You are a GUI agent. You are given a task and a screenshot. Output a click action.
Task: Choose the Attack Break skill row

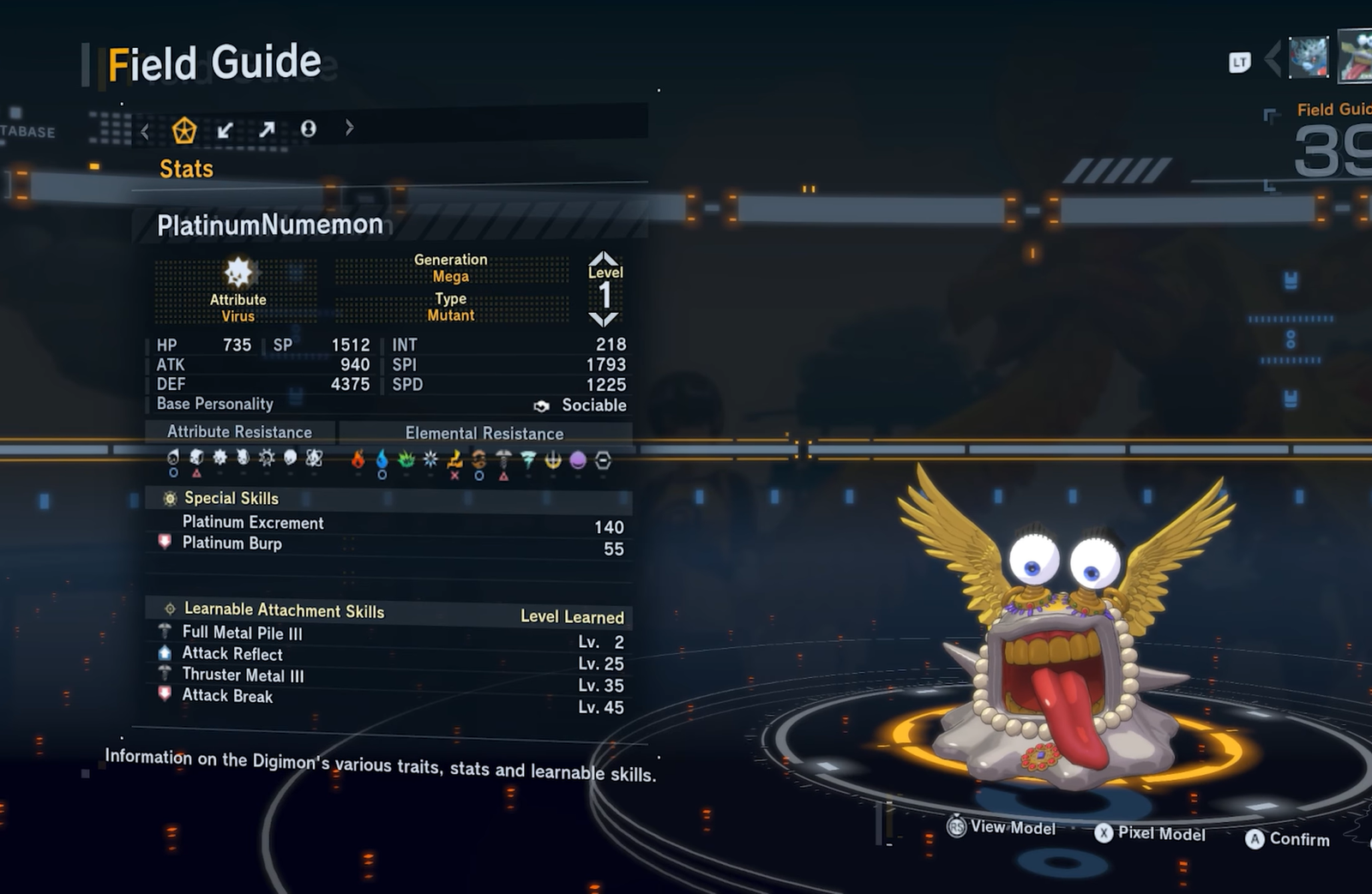[x=227, y=696]
